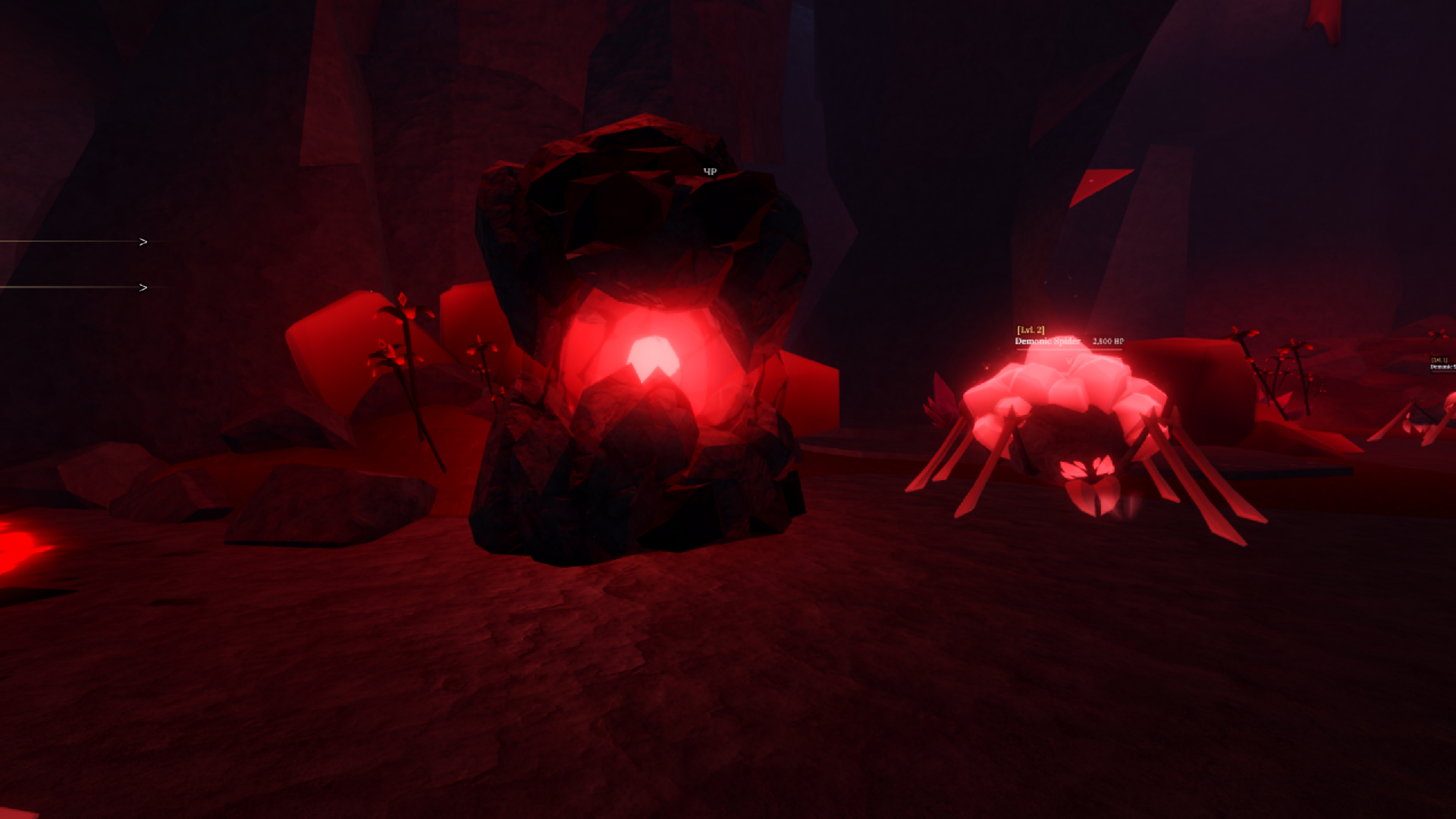This screenshot has width=1456, height=819.
Task: Click the 2,800 HP readout
Action: (1107, 340)
